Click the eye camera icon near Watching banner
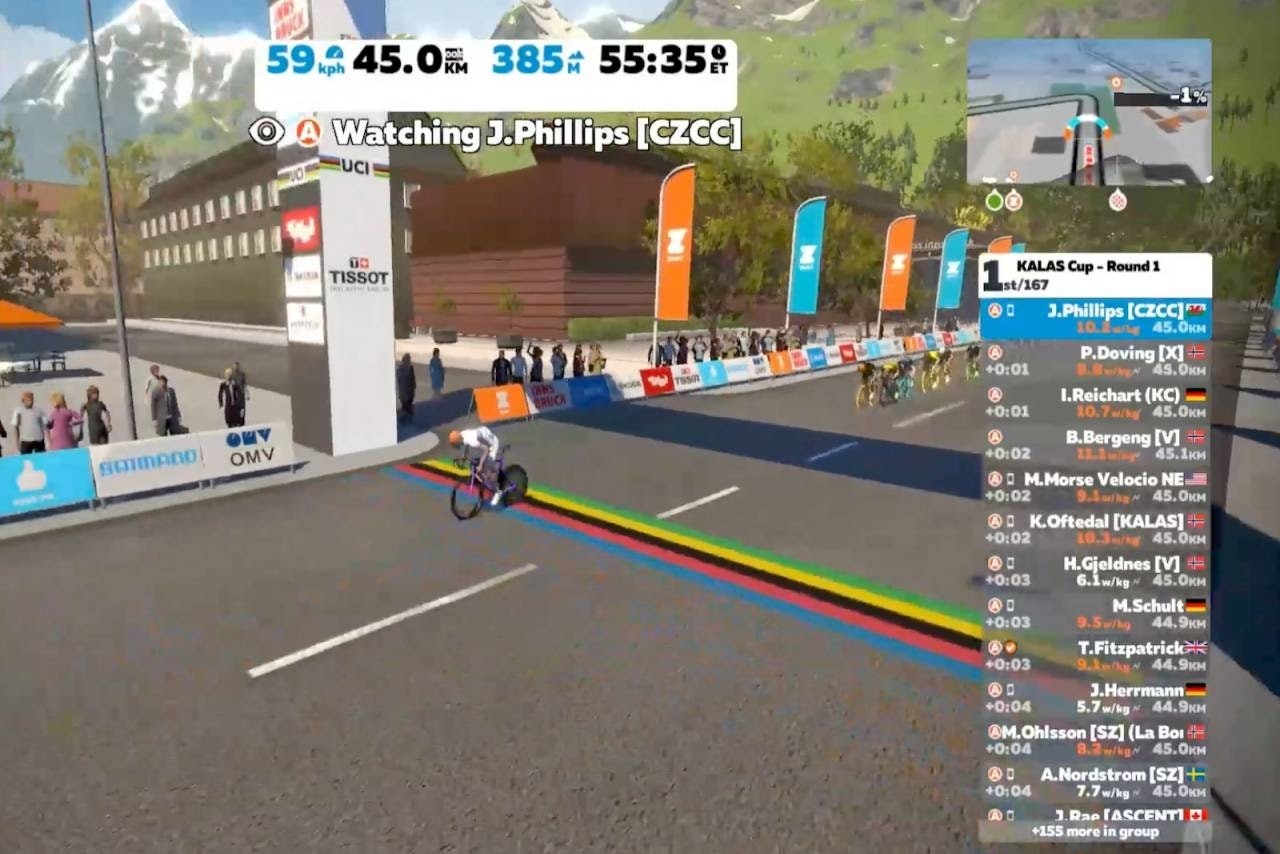The image size is (1280, 854). pyautogui.click(x=267, y=131)
